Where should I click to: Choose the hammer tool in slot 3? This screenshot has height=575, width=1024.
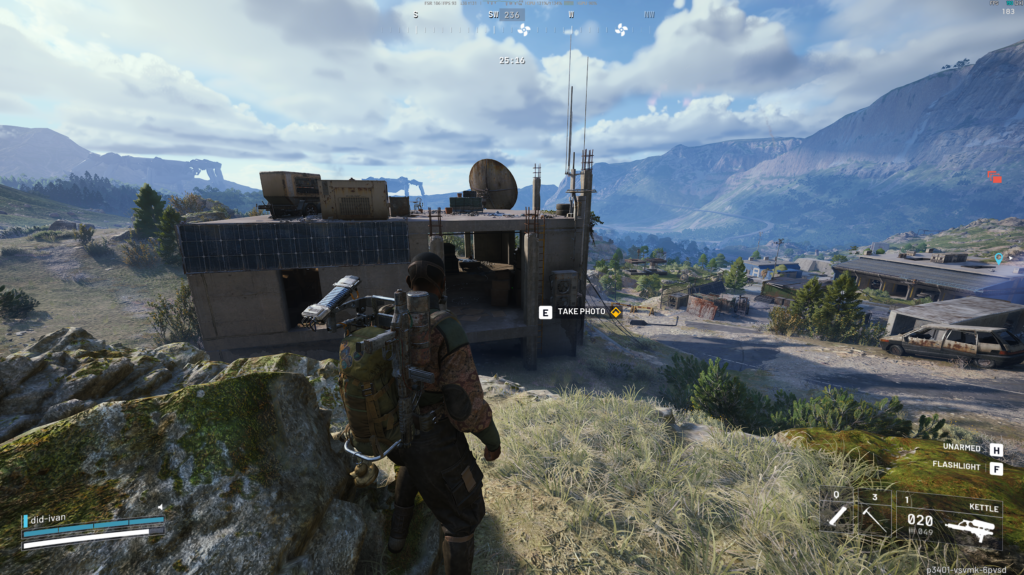tap(875, 516)
